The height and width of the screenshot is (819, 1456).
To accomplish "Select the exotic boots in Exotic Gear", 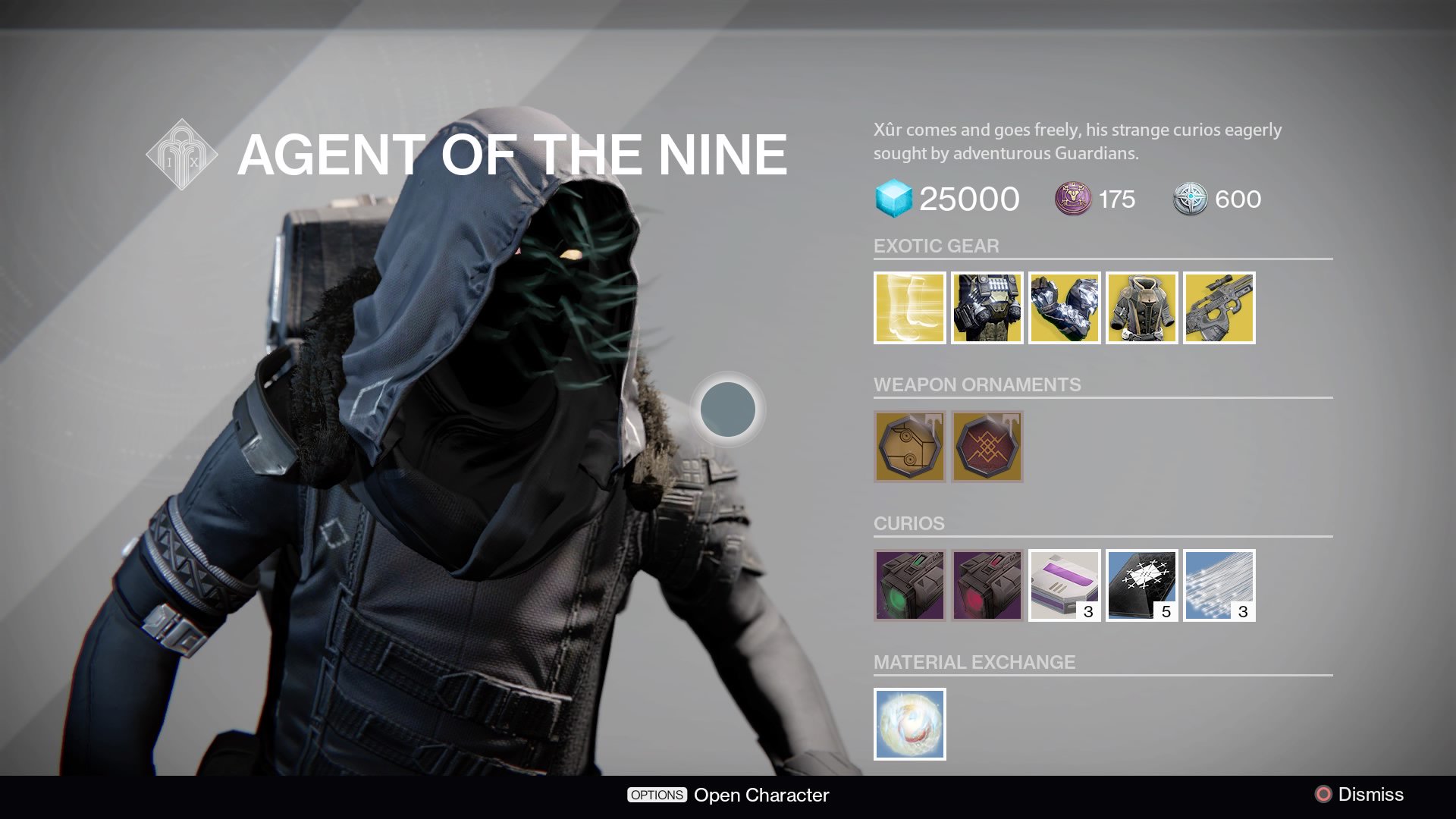I will [x=910, y=308].
